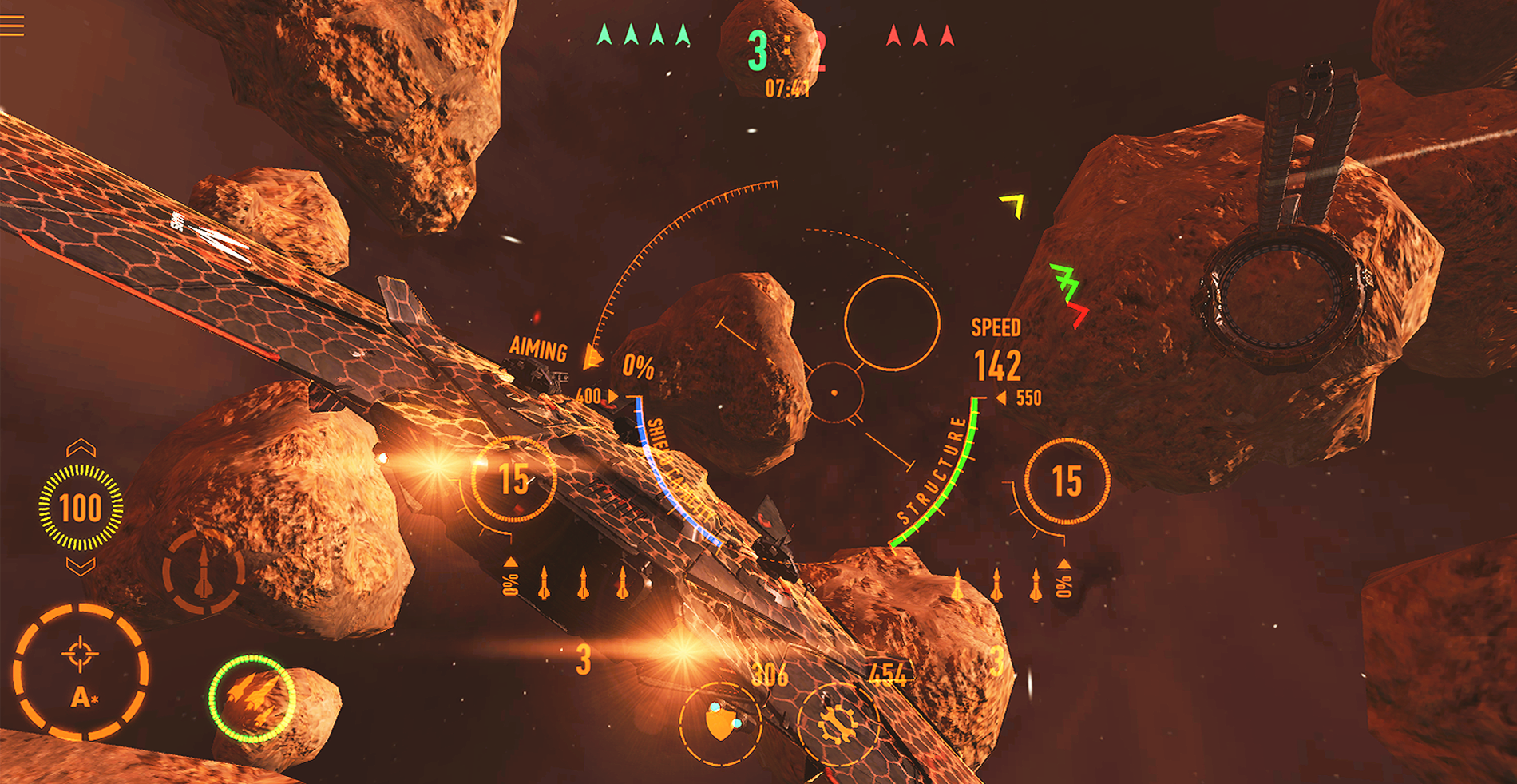Adjust the circular throttle gauge showing 100
This screenshot has width=1517, height=784.
coord(80,509)
